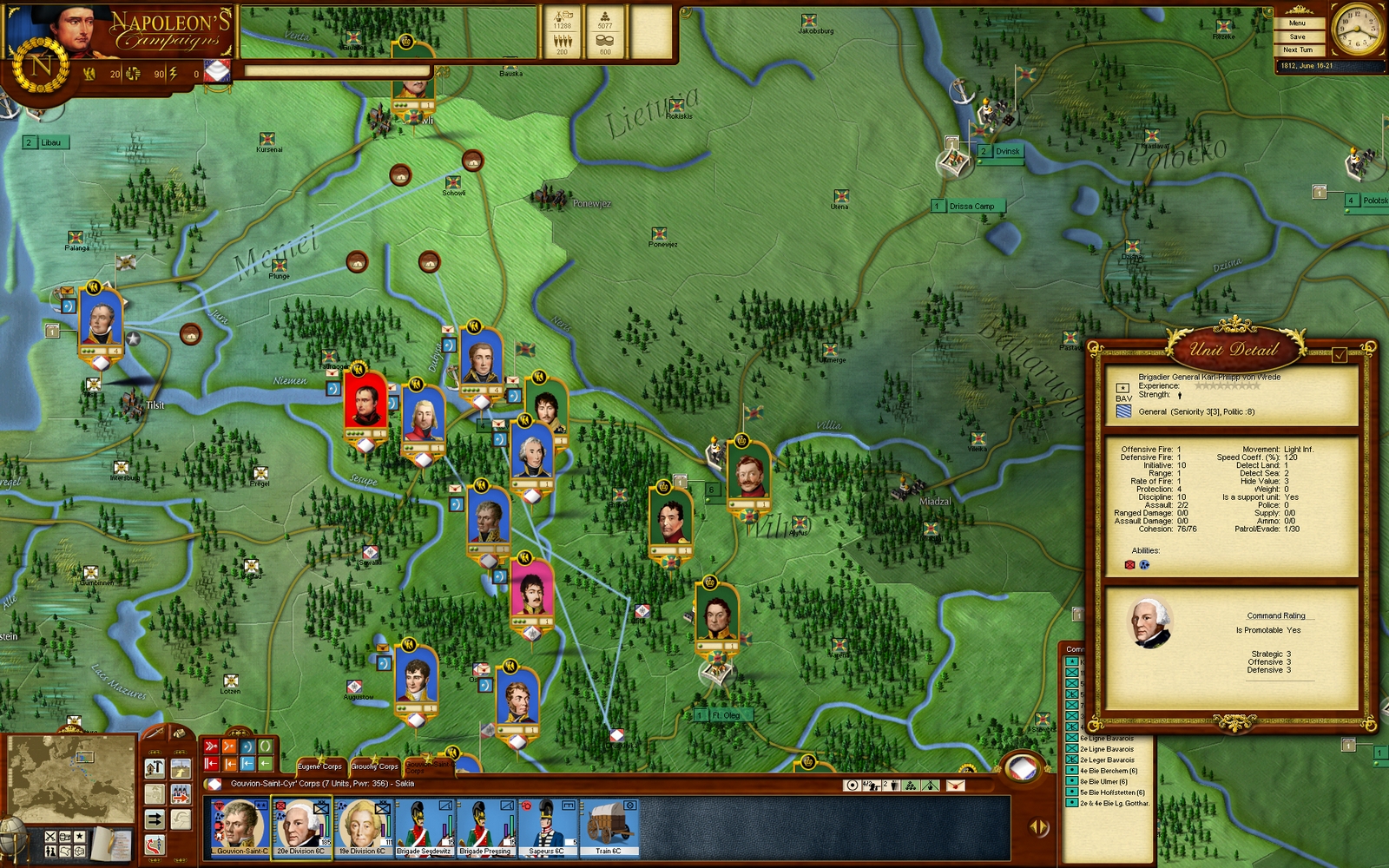Select the Sapeurs 6C unit card
The width and height of the screenshot is (1389, 868).
coord(547,827)
